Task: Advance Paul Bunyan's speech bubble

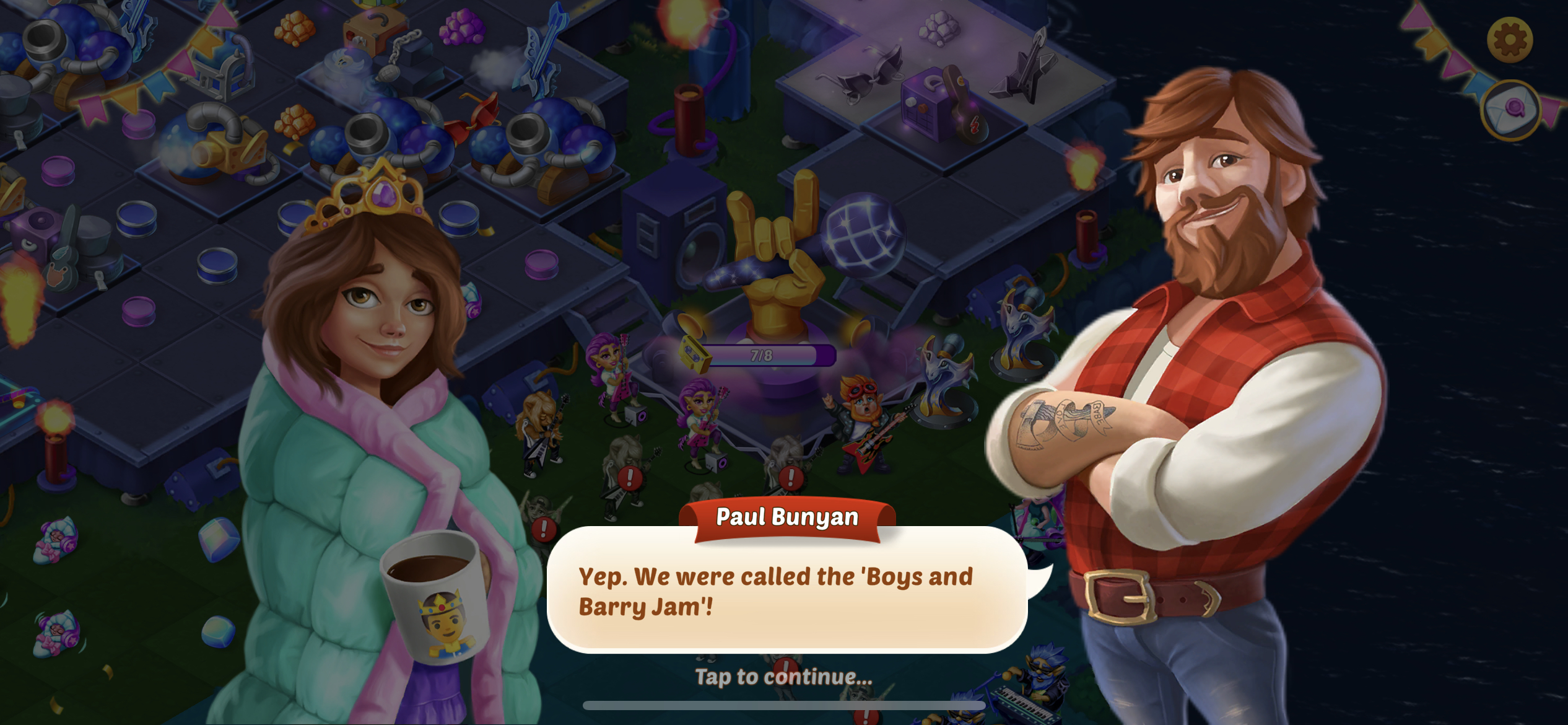Action: [786, 590]
